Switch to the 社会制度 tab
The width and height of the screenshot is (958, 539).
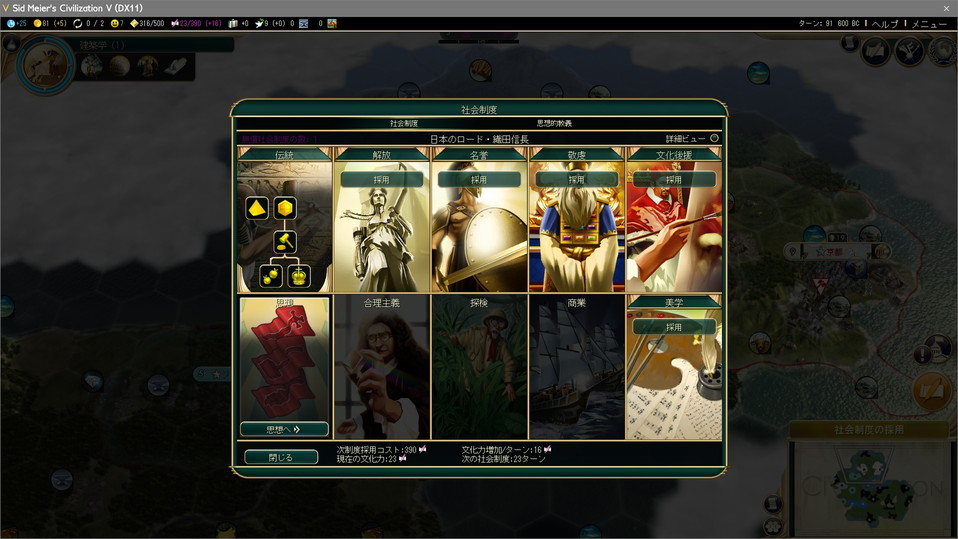[404, 123]
